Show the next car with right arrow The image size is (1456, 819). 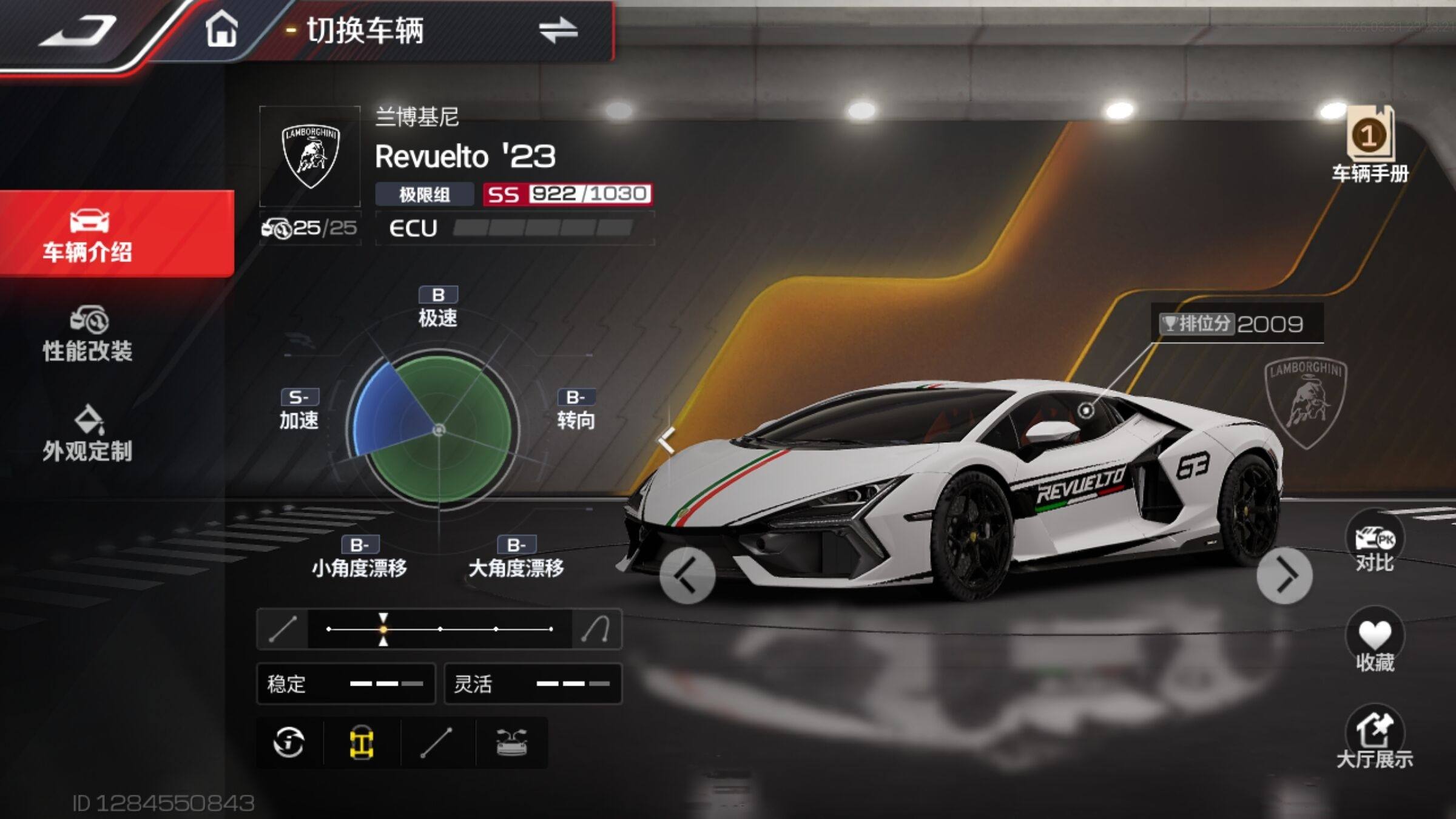tap(1284, 576)
